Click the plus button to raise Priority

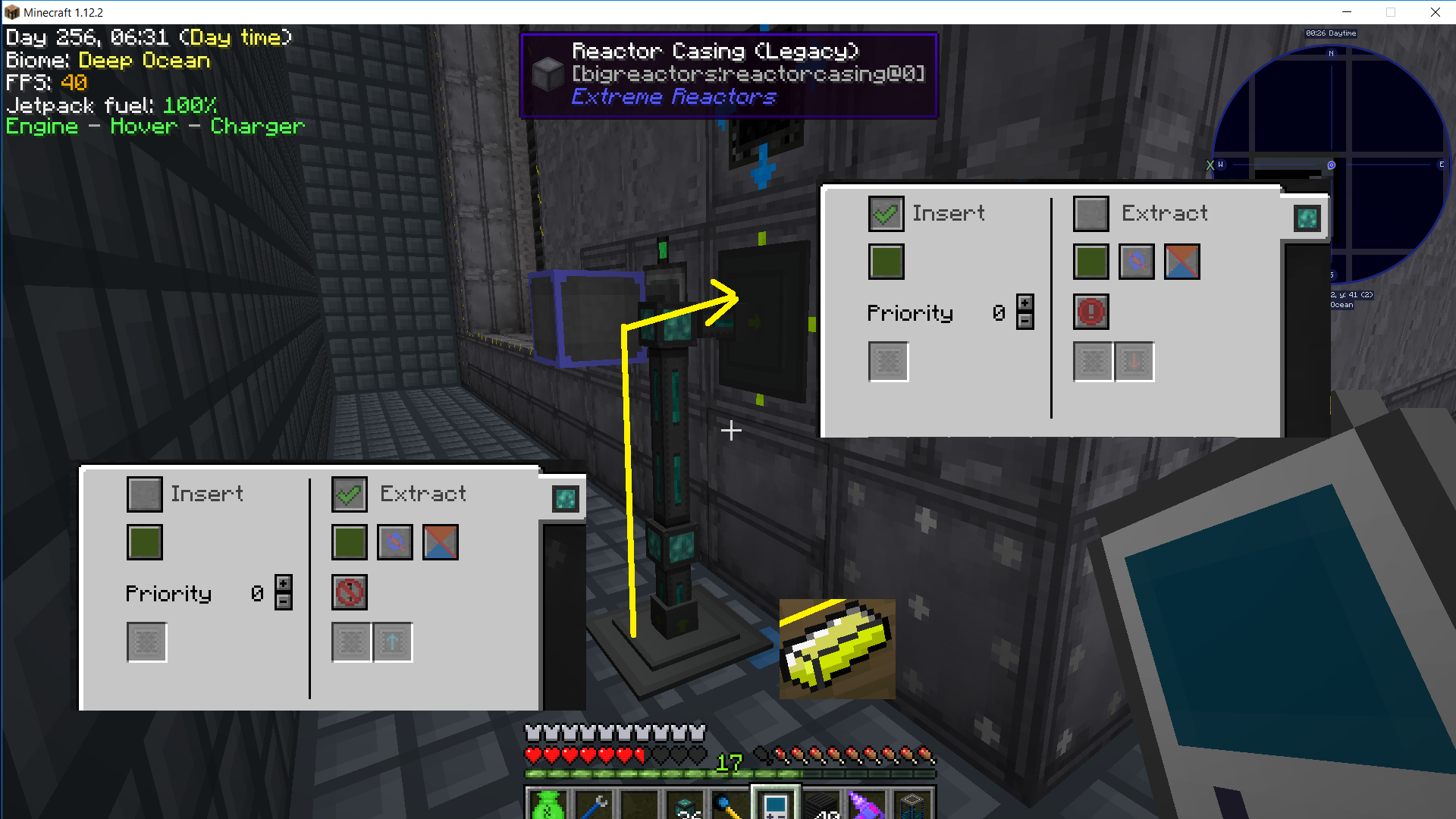coord(1025,303)
